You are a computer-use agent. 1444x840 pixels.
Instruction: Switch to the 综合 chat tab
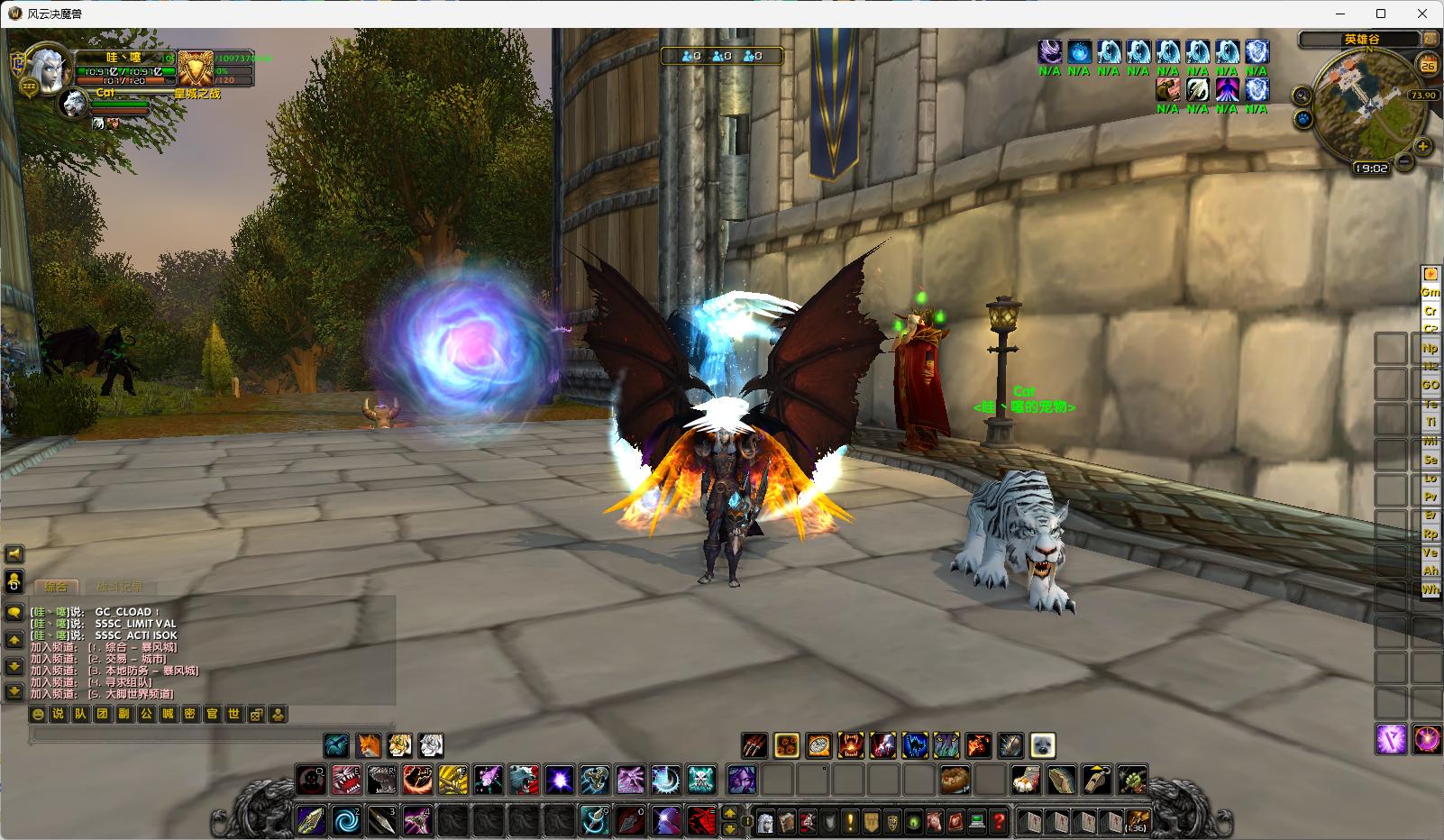coord(56,587)
